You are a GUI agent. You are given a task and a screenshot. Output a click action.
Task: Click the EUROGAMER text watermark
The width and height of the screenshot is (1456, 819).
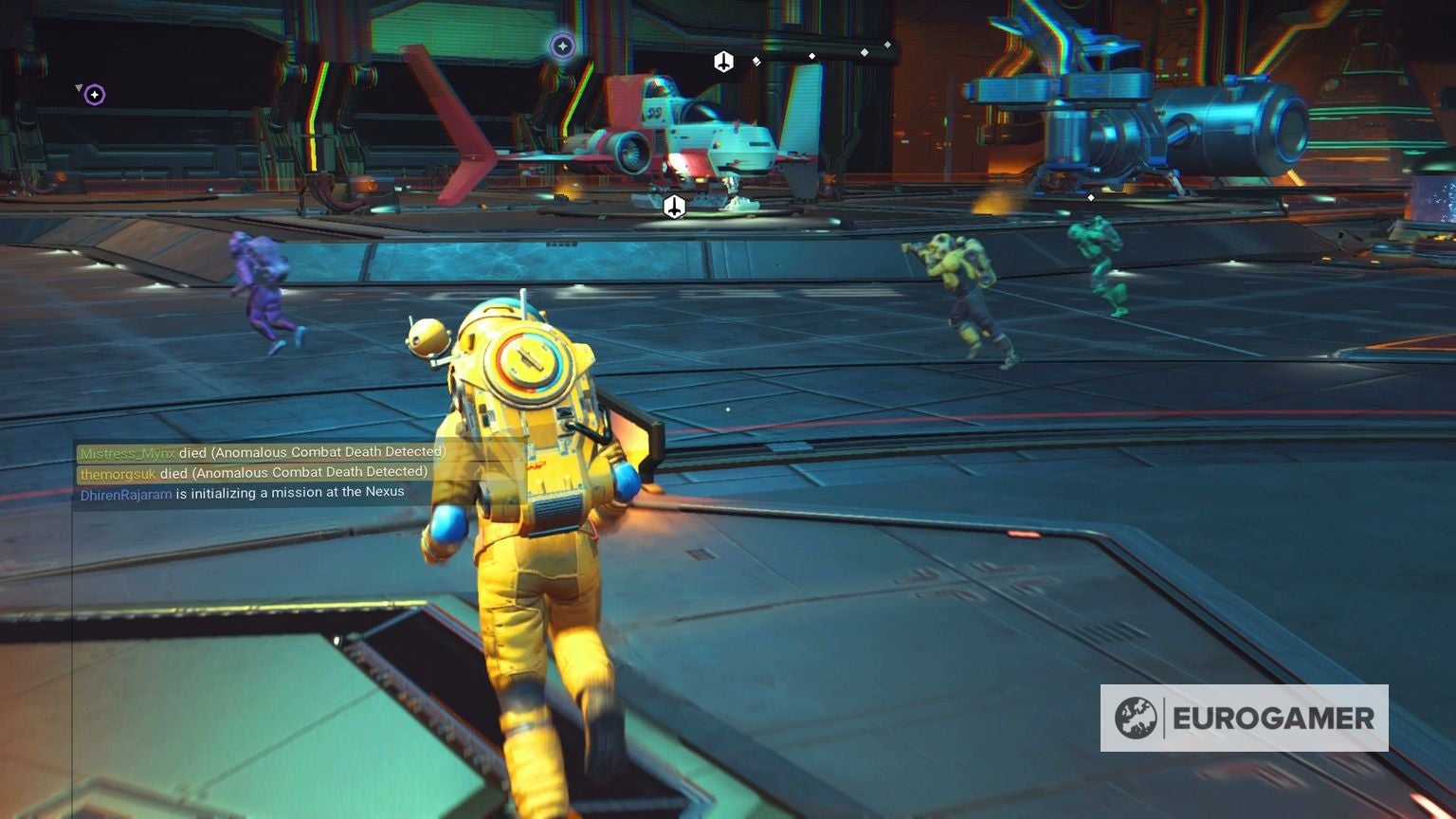pyautogui.click(x=1275, y=718)
